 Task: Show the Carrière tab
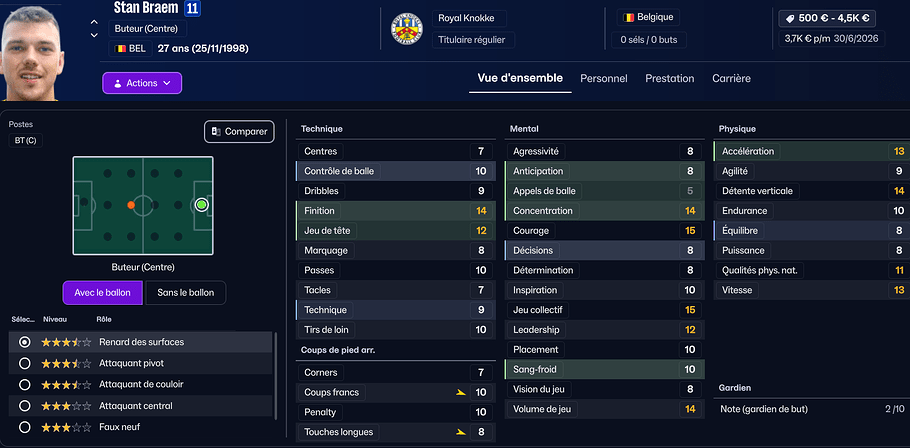[731, 78]
